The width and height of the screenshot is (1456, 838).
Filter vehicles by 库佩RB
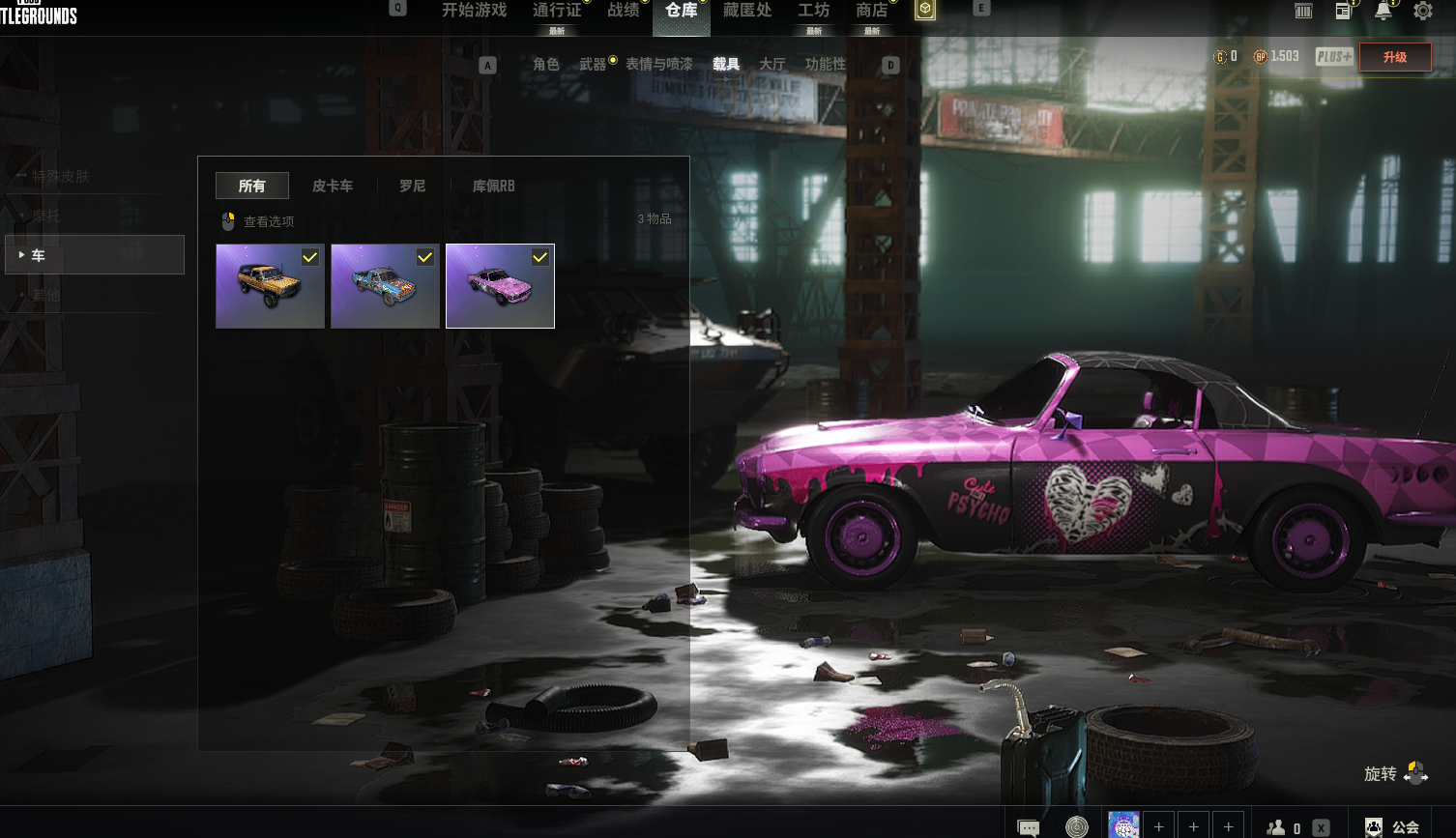coord(493,186)
